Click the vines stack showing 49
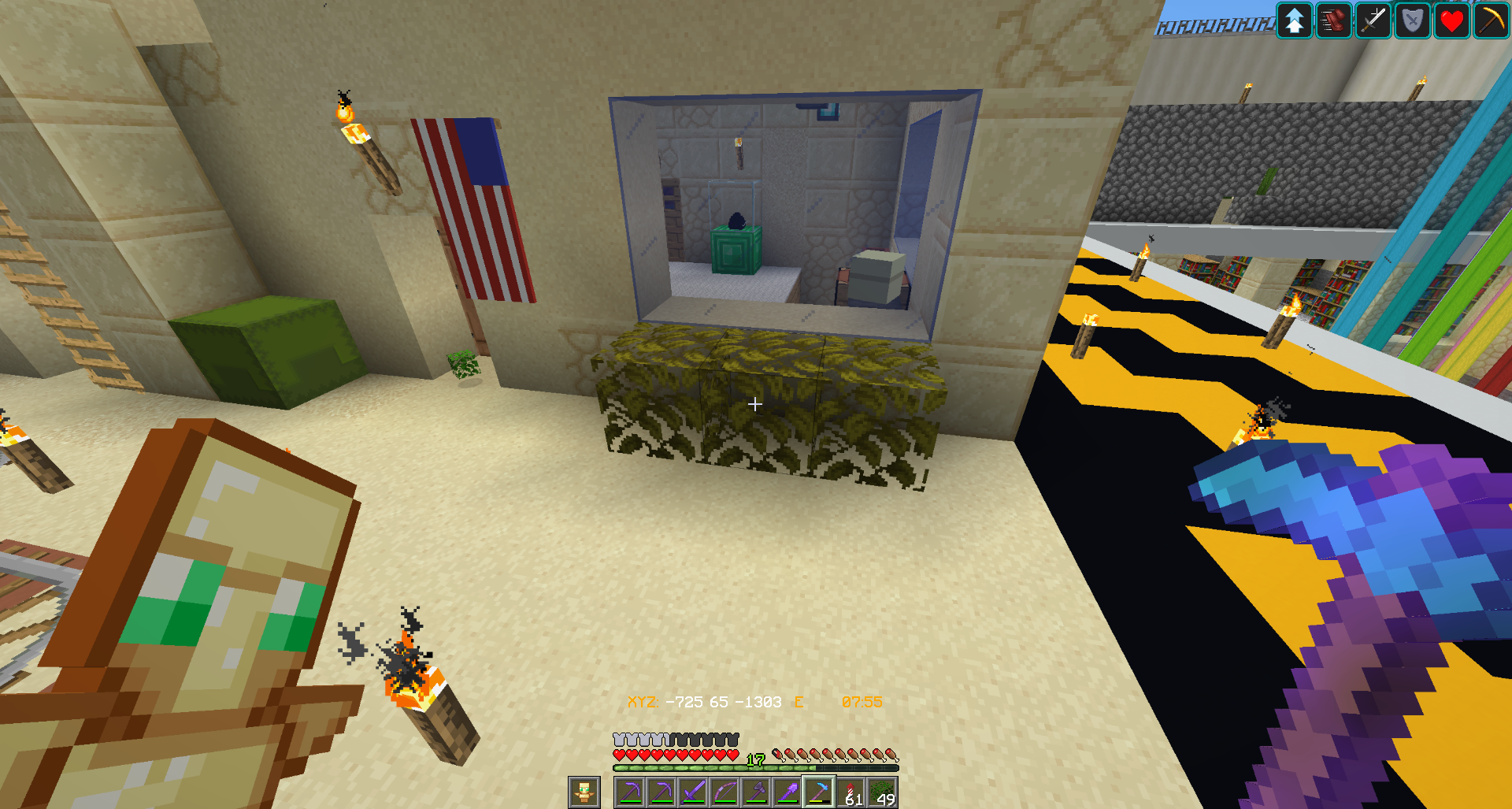The height and width of the screenshot is (809, 1512). (x=883, y=792)
